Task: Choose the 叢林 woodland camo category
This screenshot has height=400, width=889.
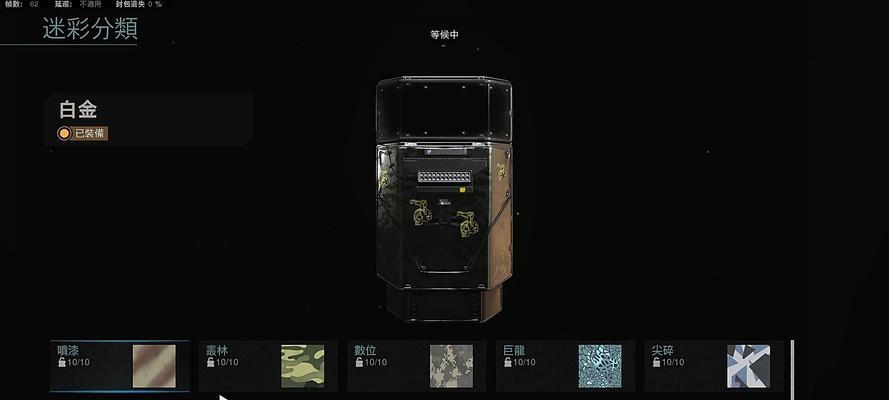Action: [x=267, y=365]
